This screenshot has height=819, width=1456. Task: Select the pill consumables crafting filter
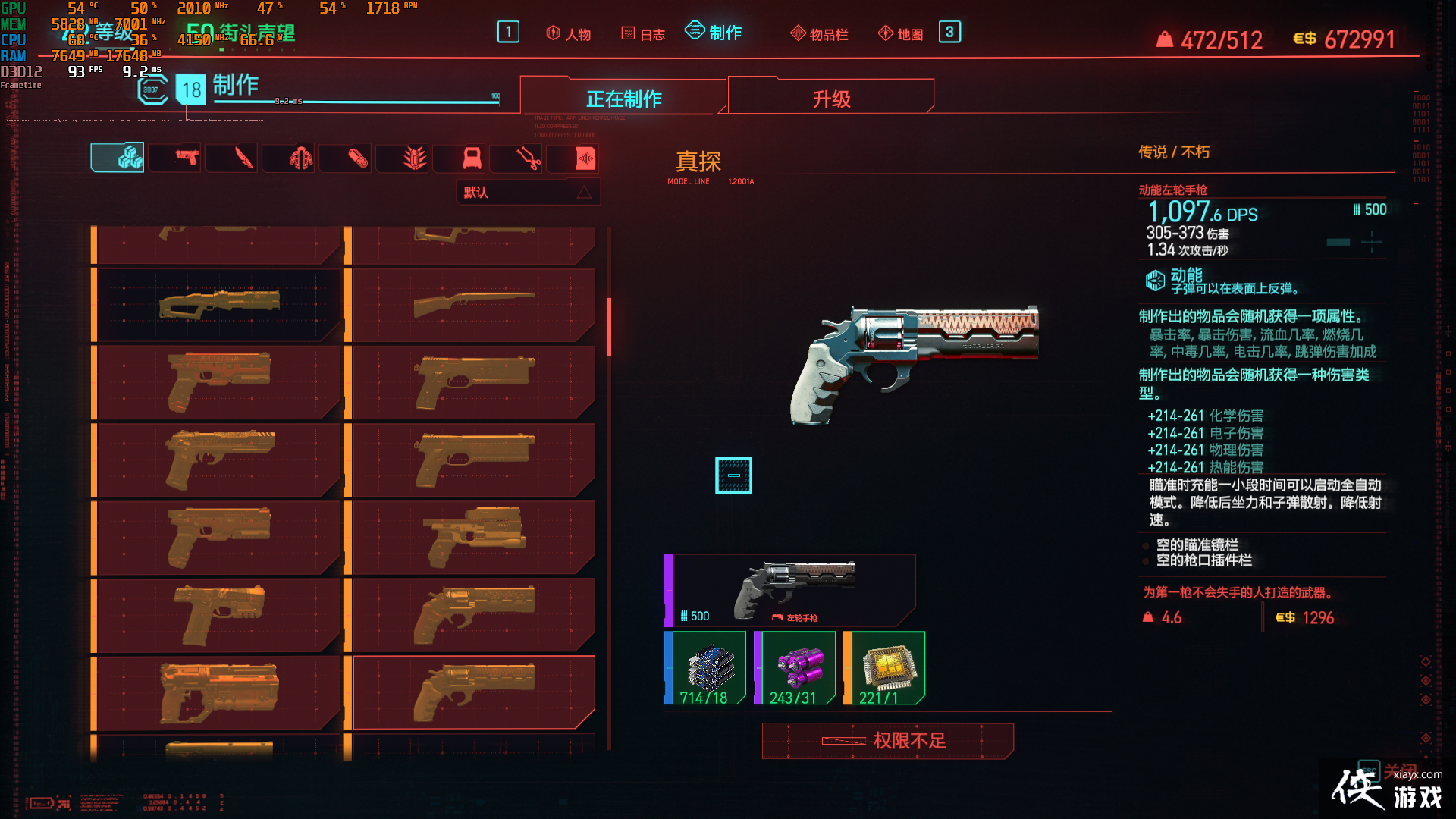point(345,158)
